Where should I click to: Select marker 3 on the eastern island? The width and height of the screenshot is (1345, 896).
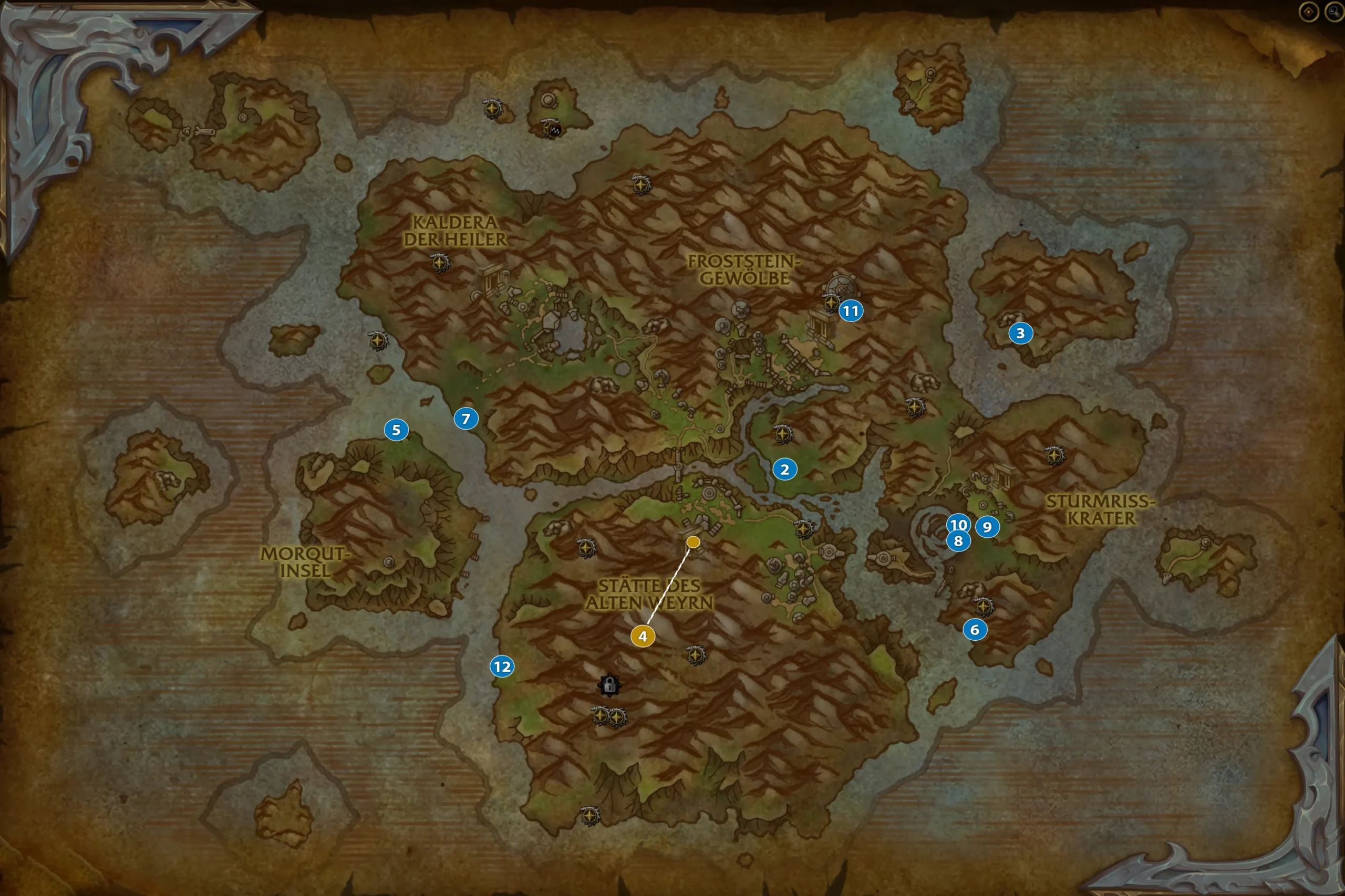(1020, 334)
